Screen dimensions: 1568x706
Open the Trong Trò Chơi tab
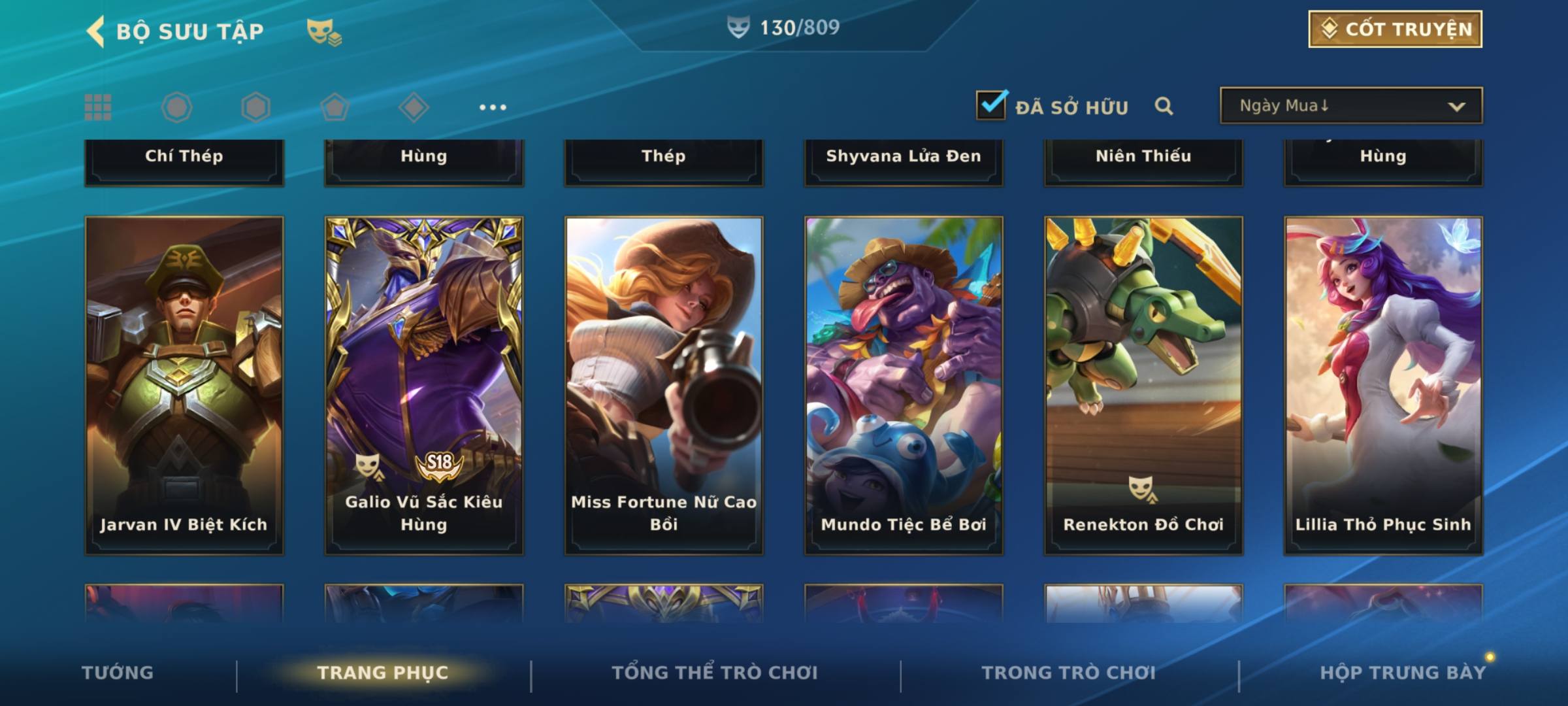coord(1069,673)
